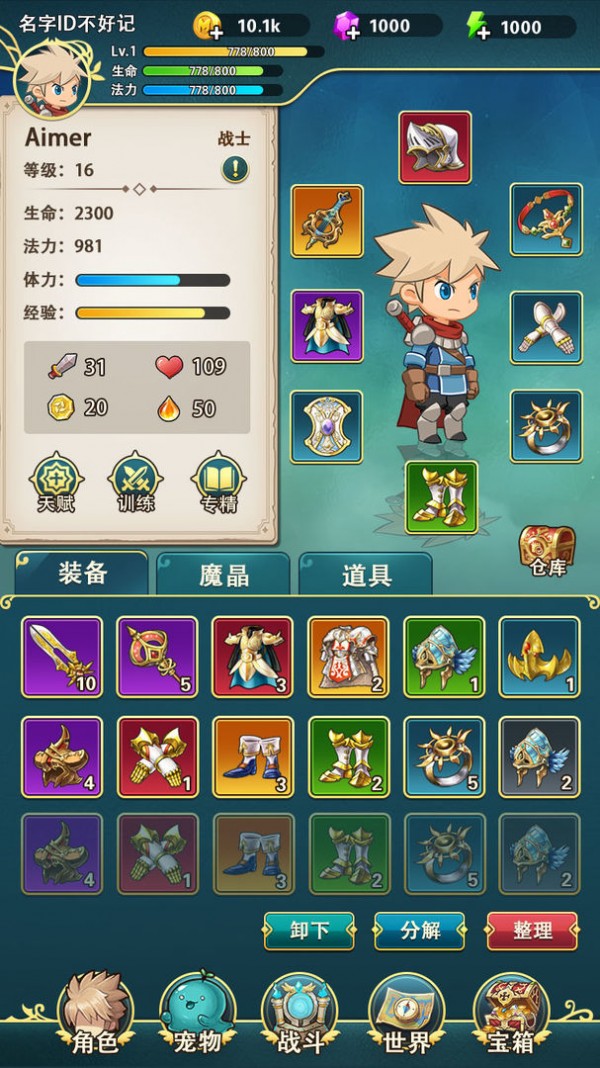
Task: Open the 世界 world map
Action: 406,1015
